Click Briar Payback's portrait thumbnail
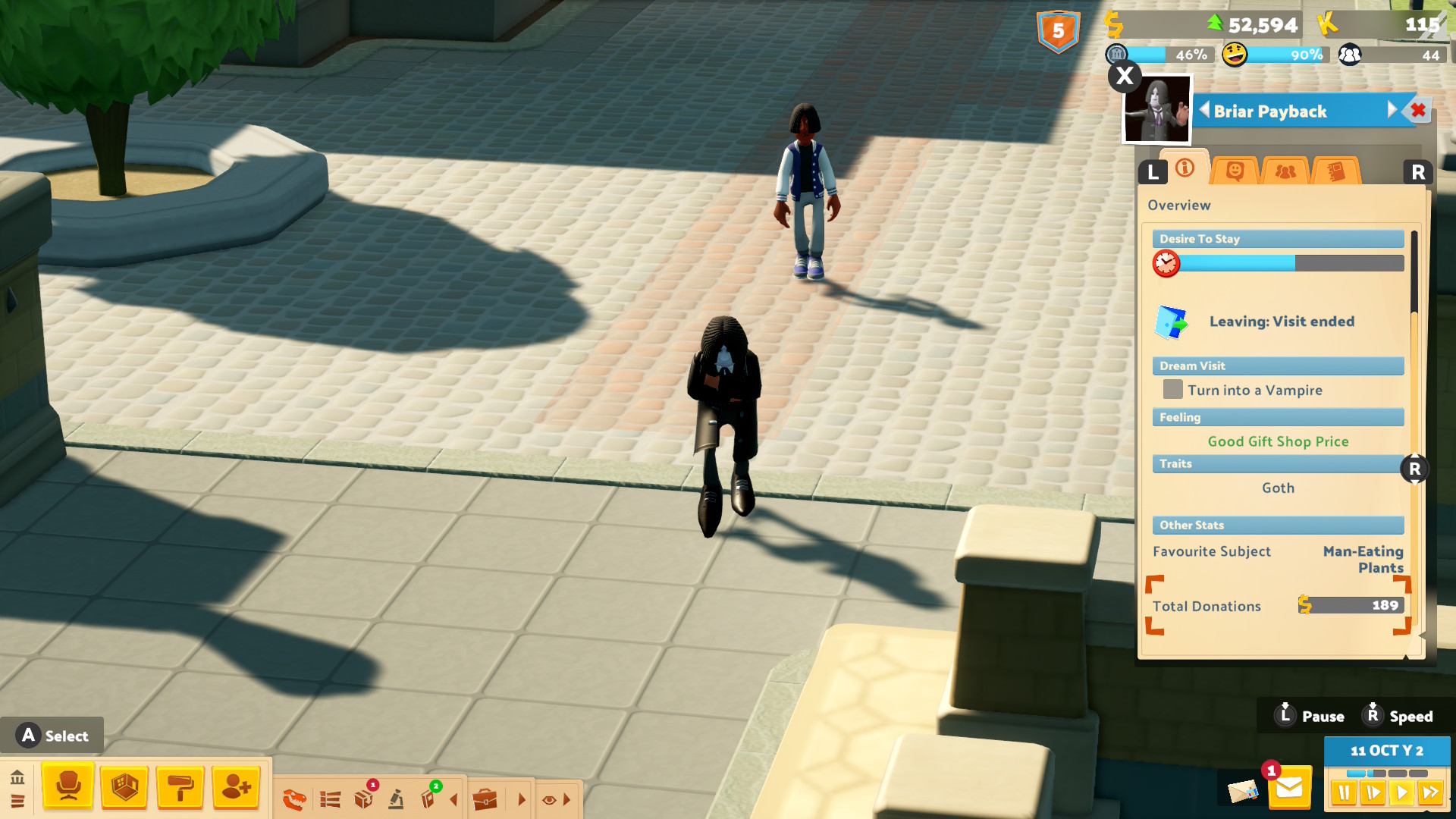1456x819 pixels. (x=1156, y=111)
